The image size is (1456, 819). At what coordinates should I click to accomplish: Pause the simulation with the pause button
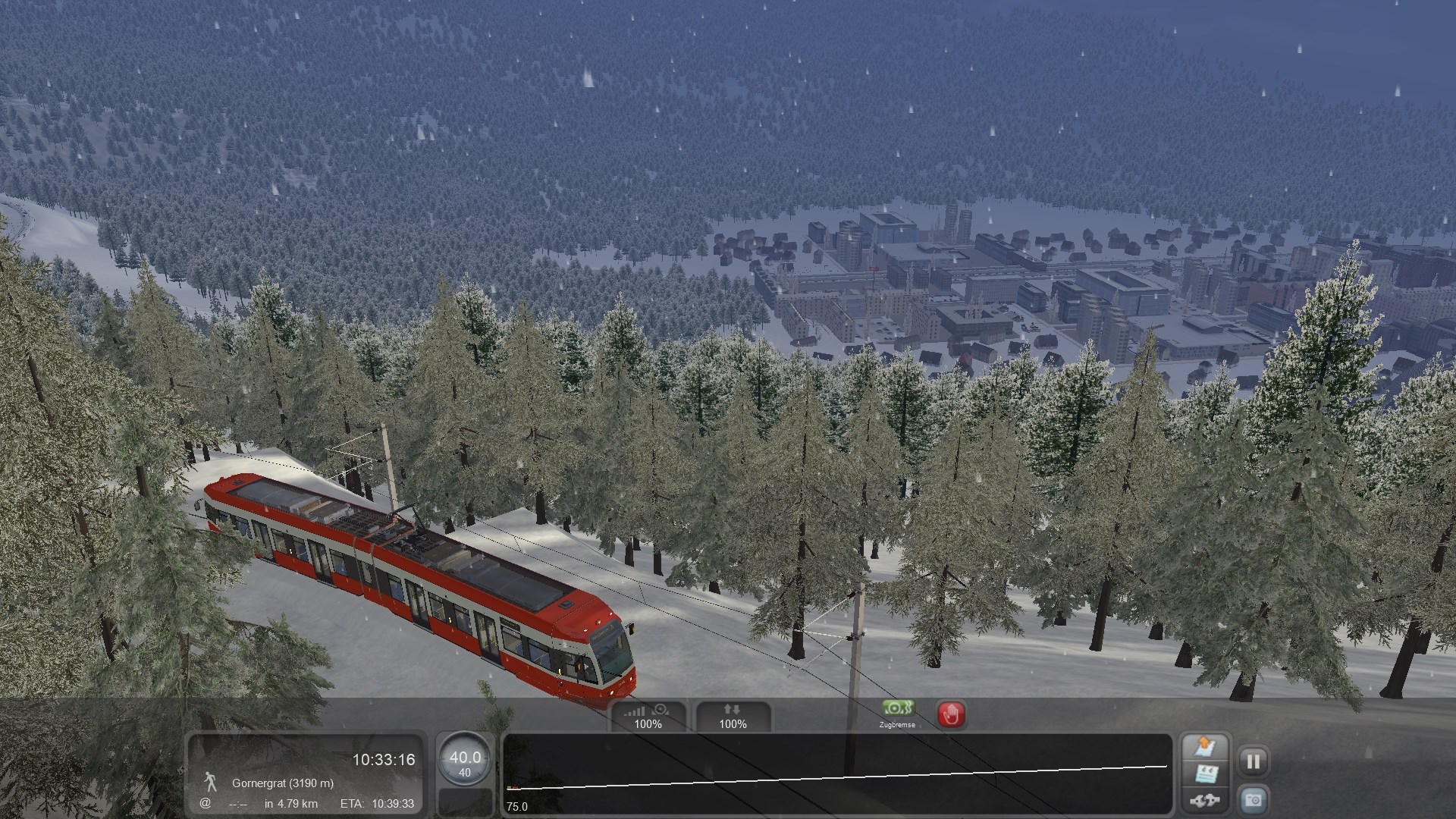click(x=1253, y=761)
